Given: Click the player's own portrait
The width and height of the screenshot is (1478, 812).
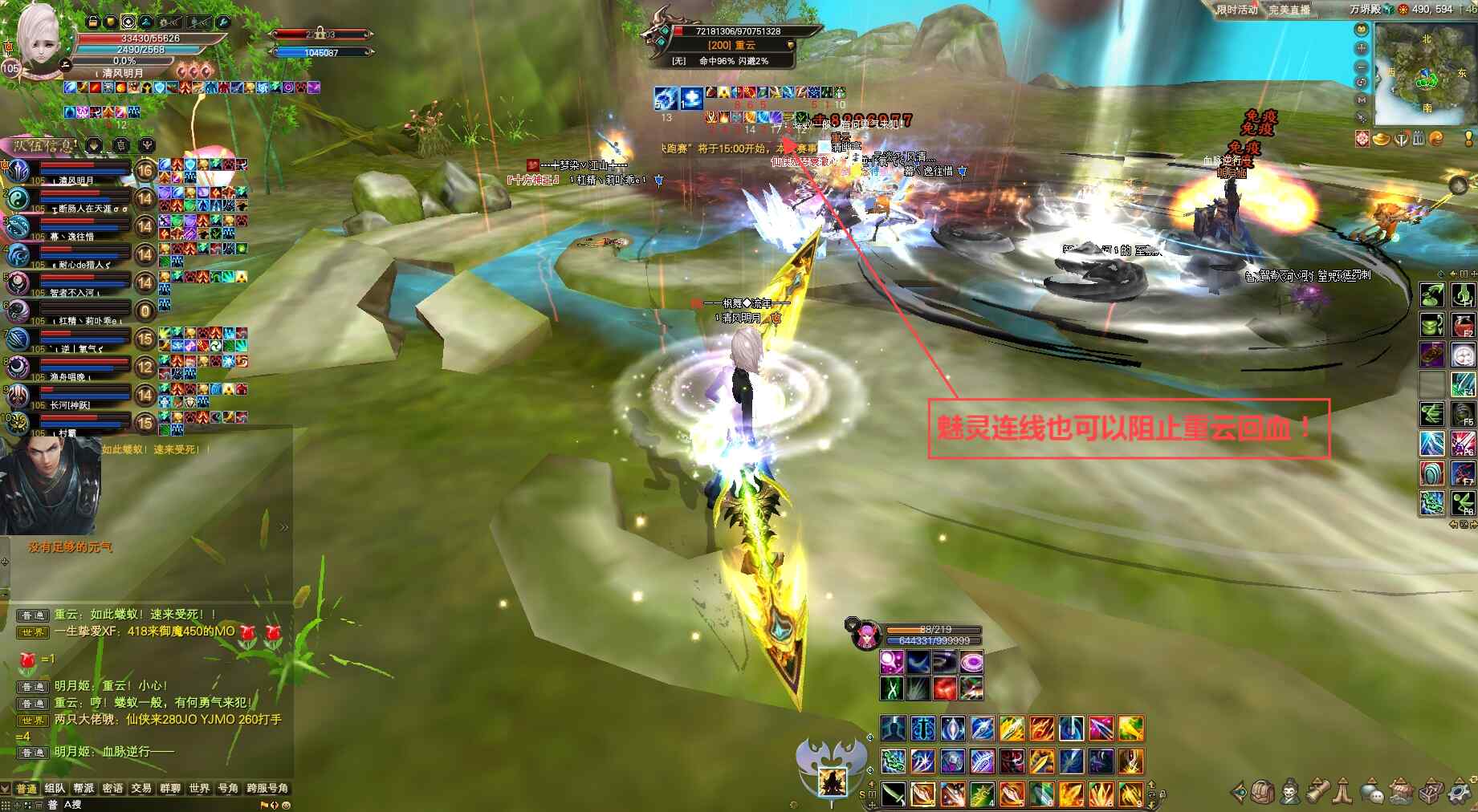Looking at the screenshot, I should (x=38, y=39).
